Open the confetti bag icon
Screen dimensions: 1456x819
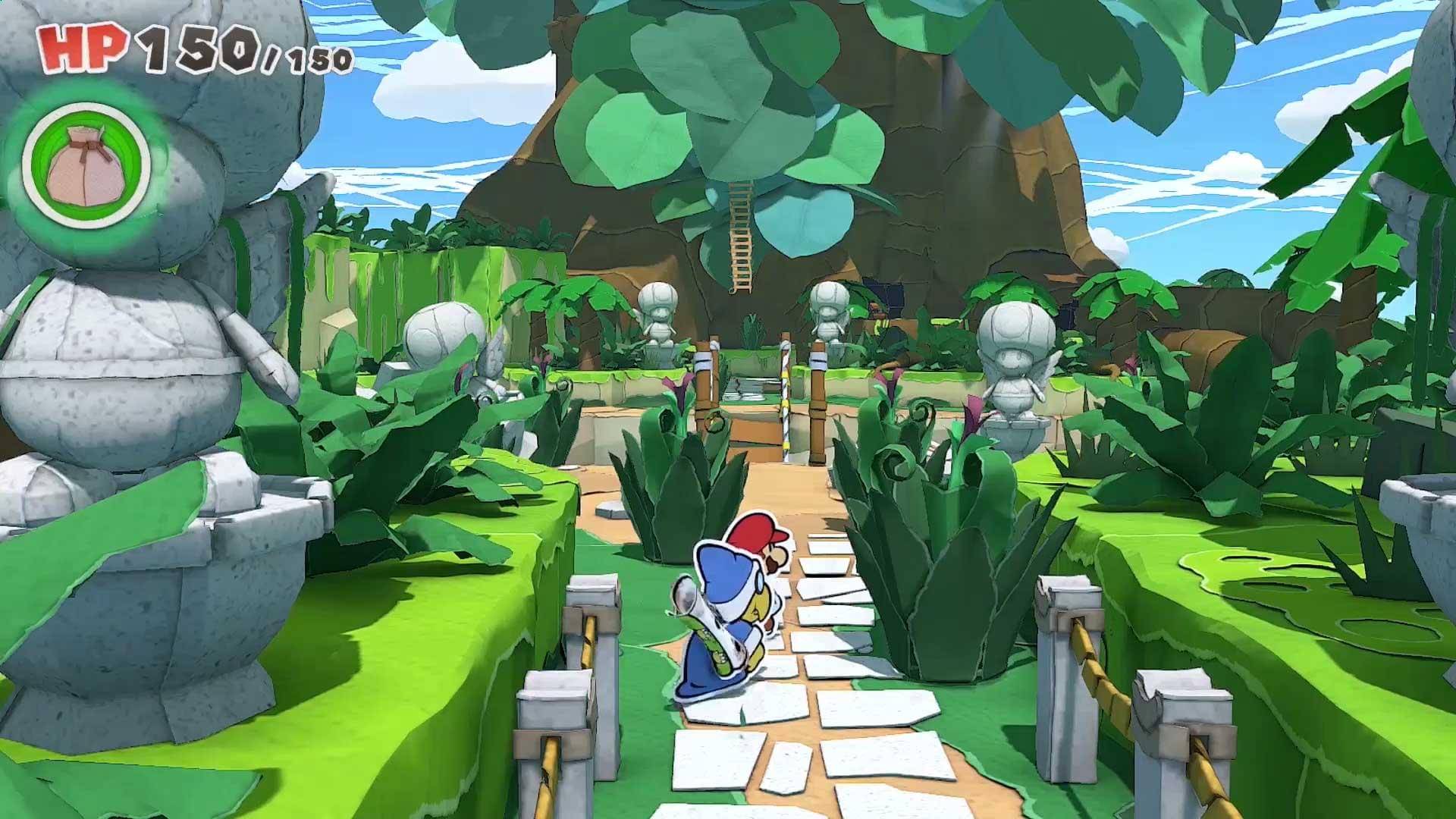(x=86, y=165)
